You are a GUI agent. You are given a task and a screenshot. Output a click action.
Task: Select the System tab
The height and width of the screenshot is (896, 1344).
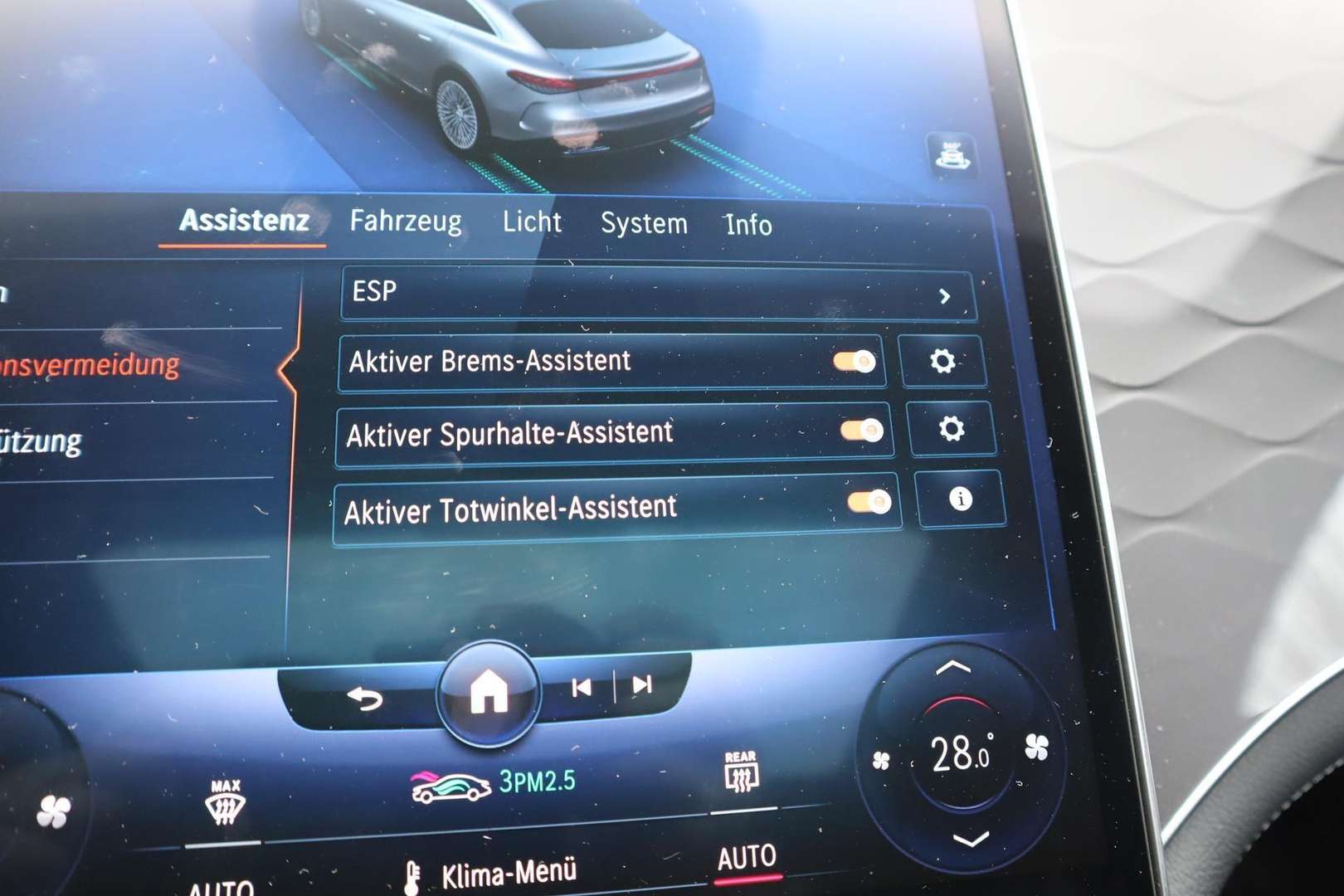(645, 223)
